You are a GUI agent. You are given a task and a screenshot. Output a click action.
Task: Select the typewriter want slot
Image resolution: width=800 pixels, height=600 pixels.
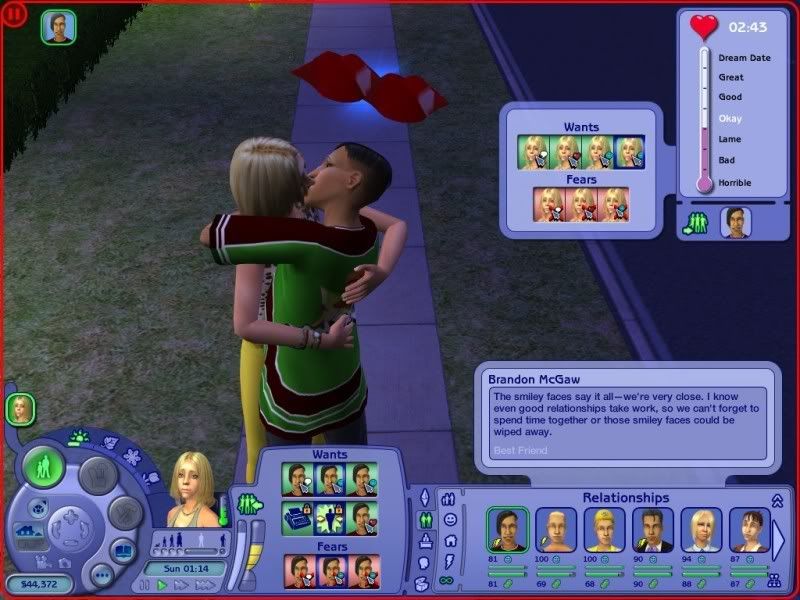[x=297, y=518]
